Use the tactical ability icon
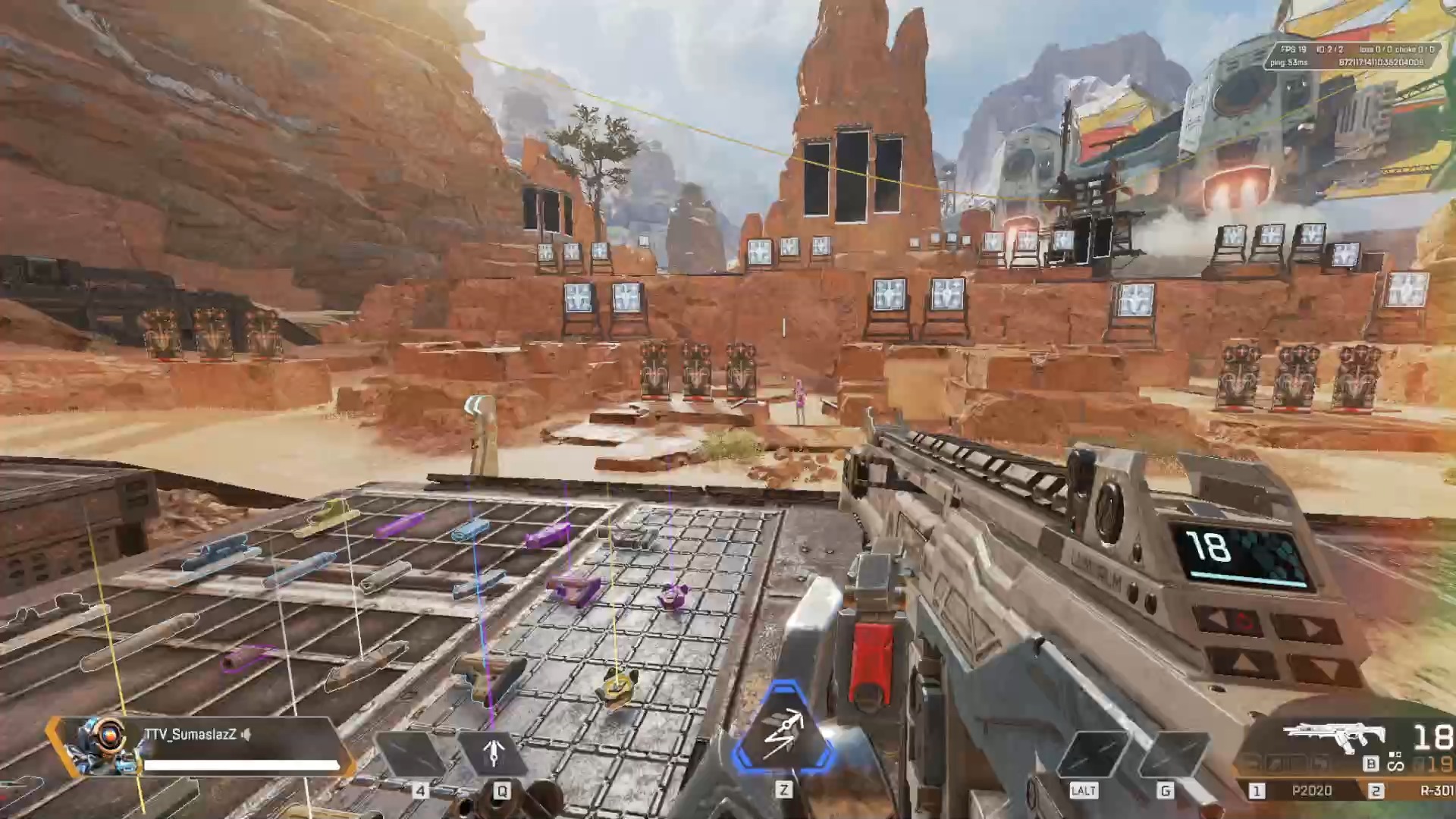The width and height of the screenshot is (1456, 819). coord(493,754)
